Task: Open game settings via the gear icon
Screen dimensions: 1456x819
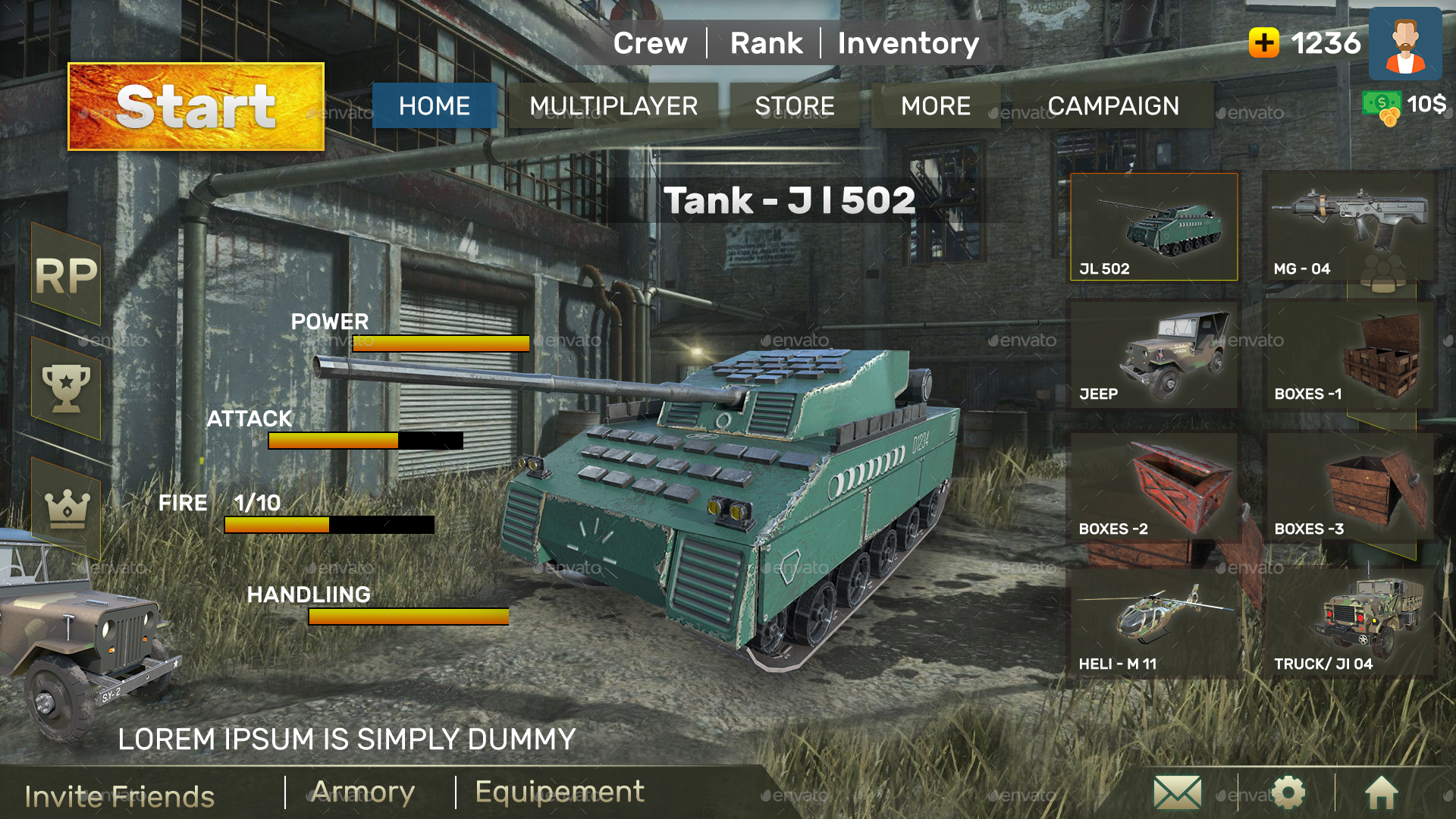Action: [1288, 792]
